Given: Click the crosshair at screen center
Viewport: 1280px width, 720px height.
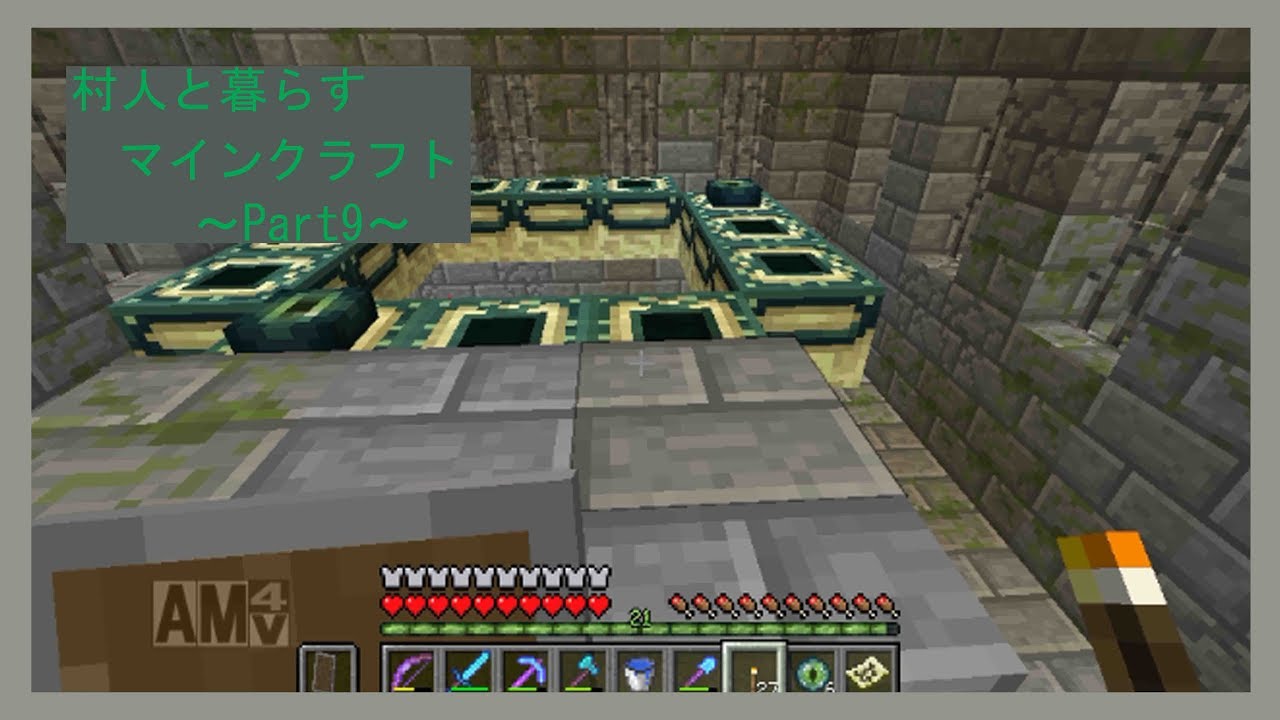Looking at the screenshot, I should (640, 360).
